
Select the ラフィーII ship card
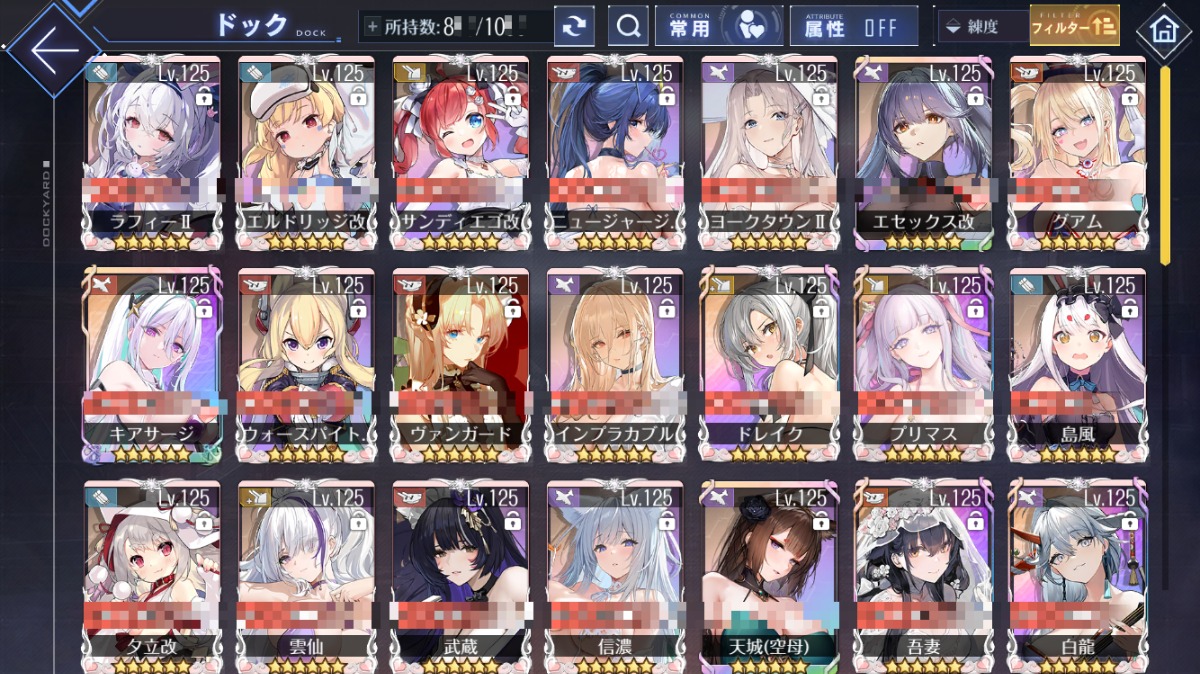tap(152, 150)
